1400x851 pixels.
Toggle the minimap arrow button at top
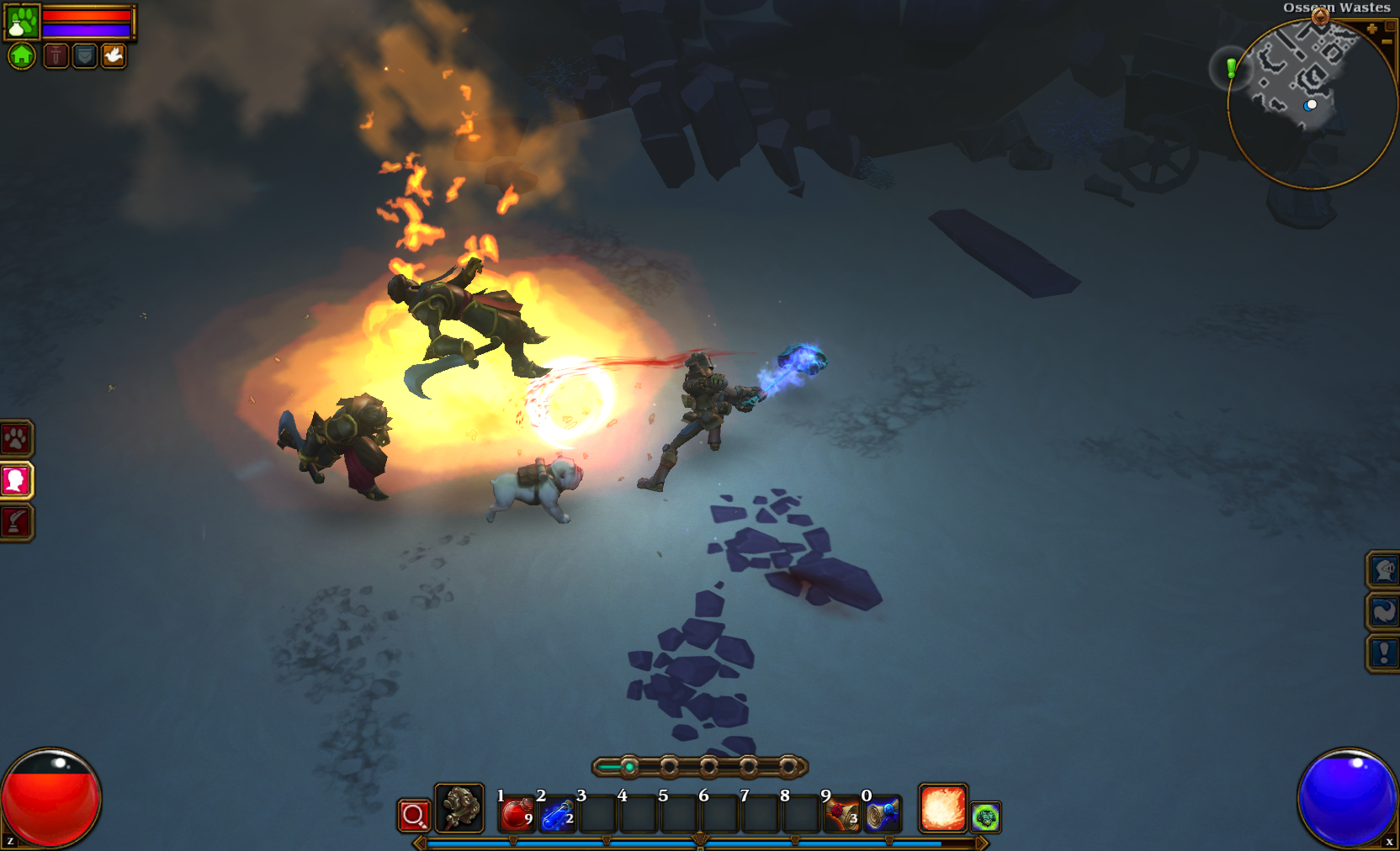(1320, 16)
